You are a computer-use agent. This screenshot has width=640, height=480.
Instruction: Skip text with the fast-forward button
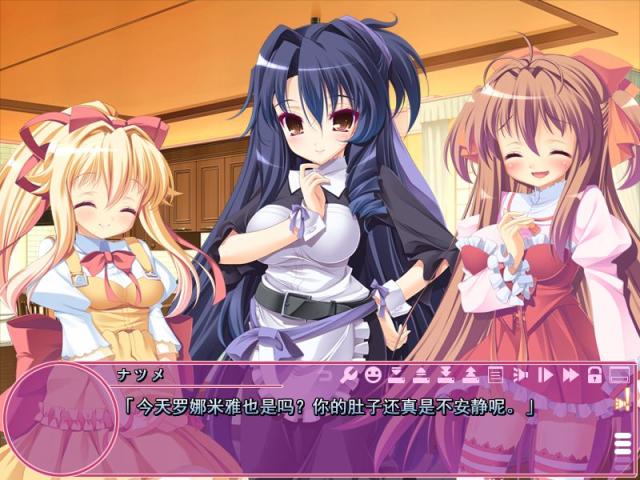[x=570, y=375]
